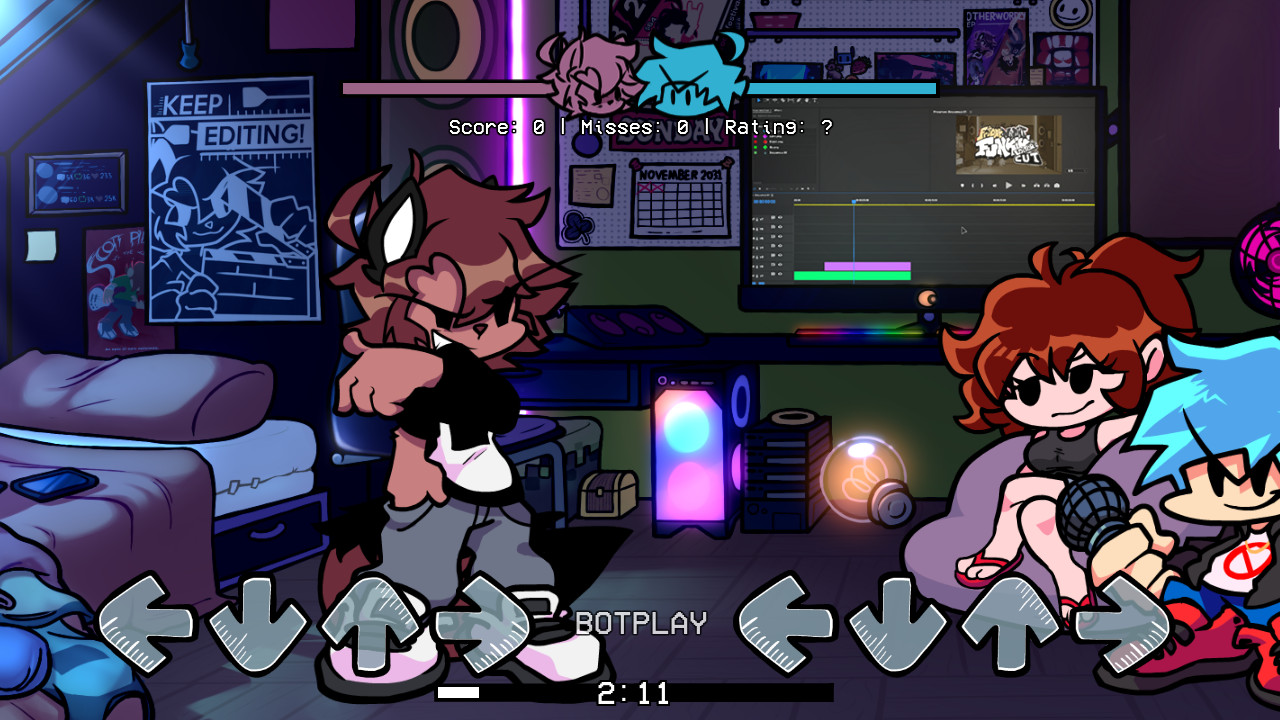Switch to the Program tab on the monitor
Screen dimensions: 1280x720
pos(948,111)
